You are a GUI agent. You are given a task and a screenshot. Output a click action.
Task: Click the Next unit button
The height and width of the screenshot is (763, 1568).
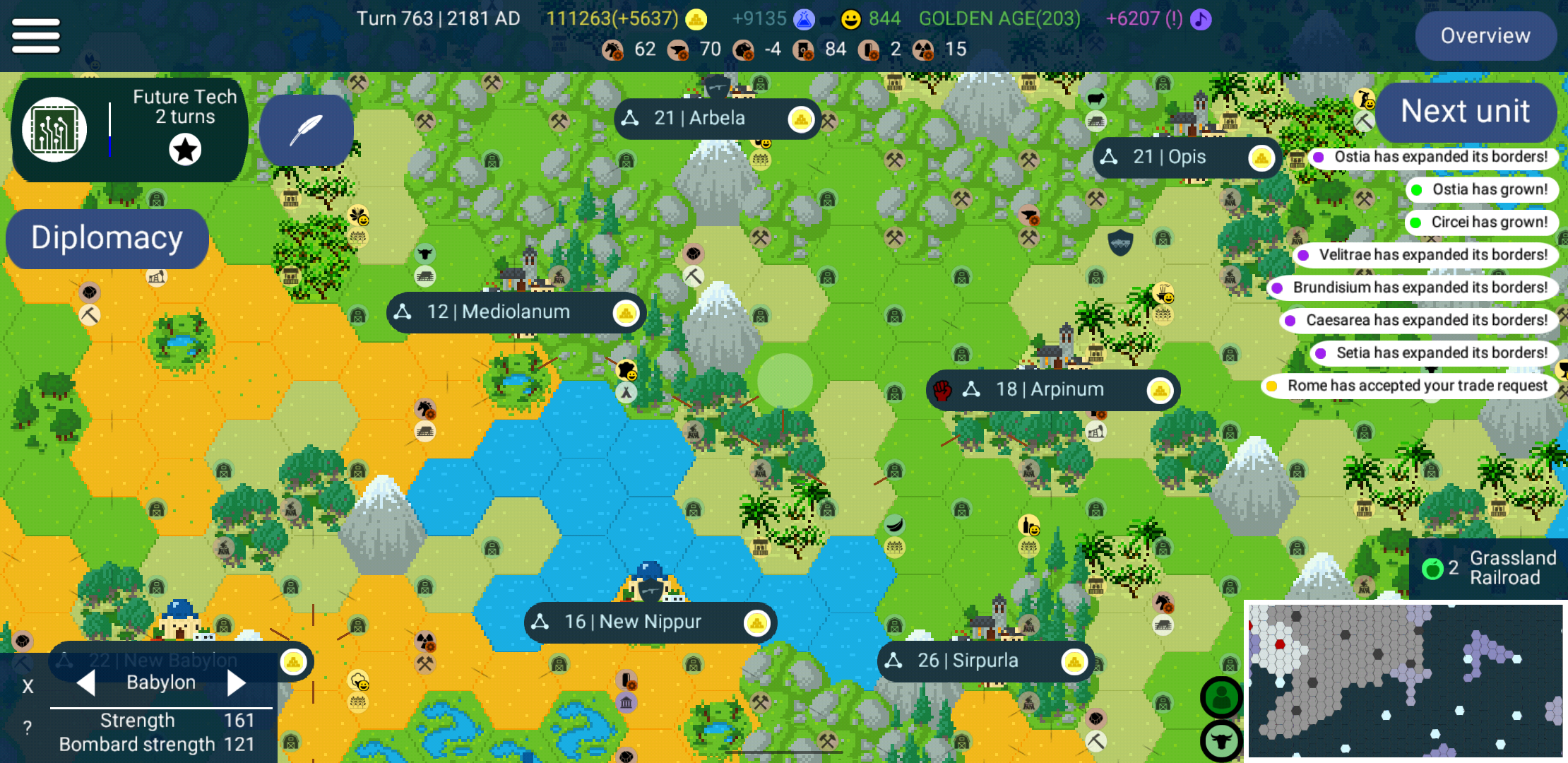[1466, 112]
